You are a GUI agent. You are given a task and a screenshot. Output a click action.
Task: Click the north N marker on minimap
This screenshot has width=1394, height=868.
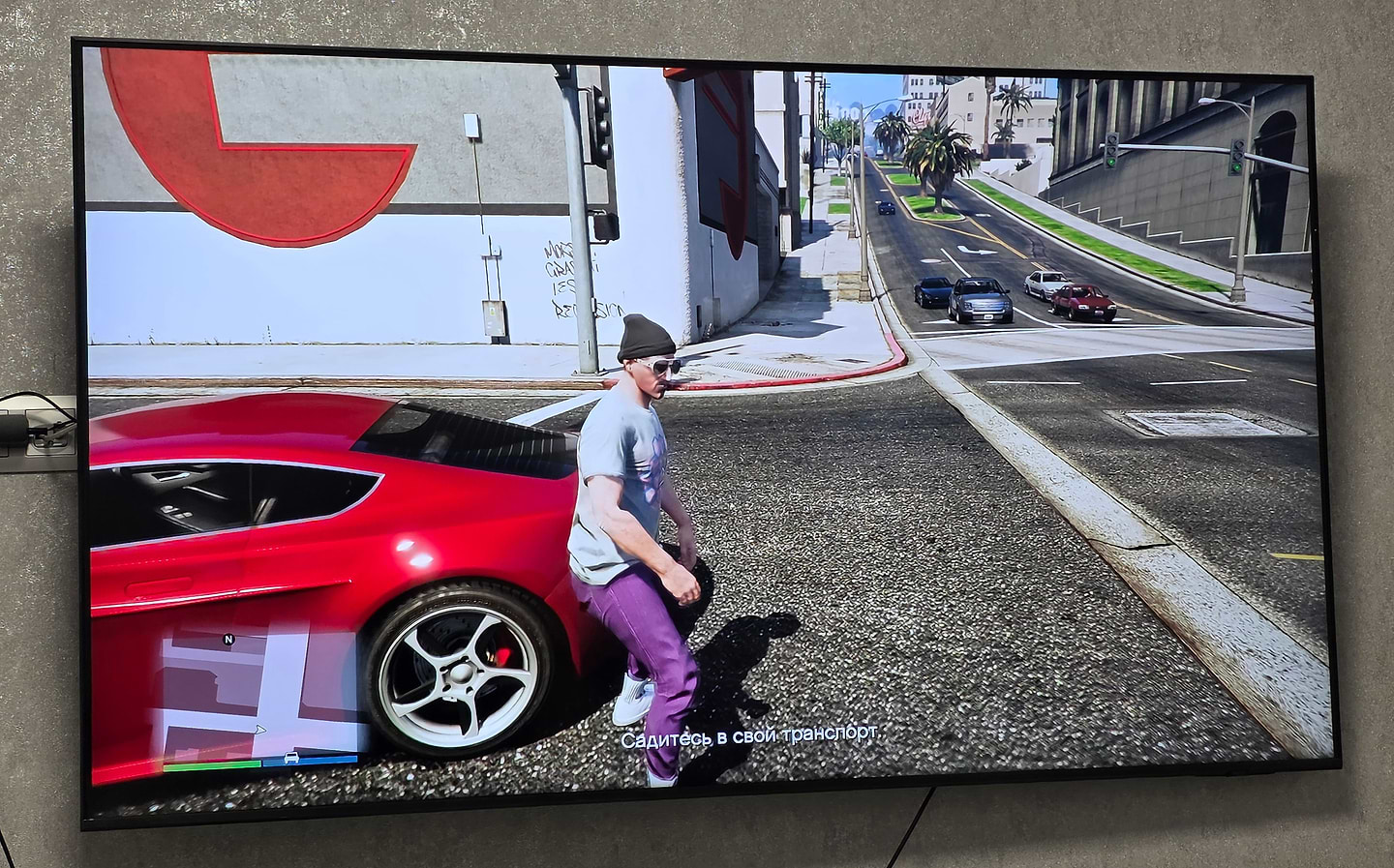pyautogui.click(x=228, y=640)
